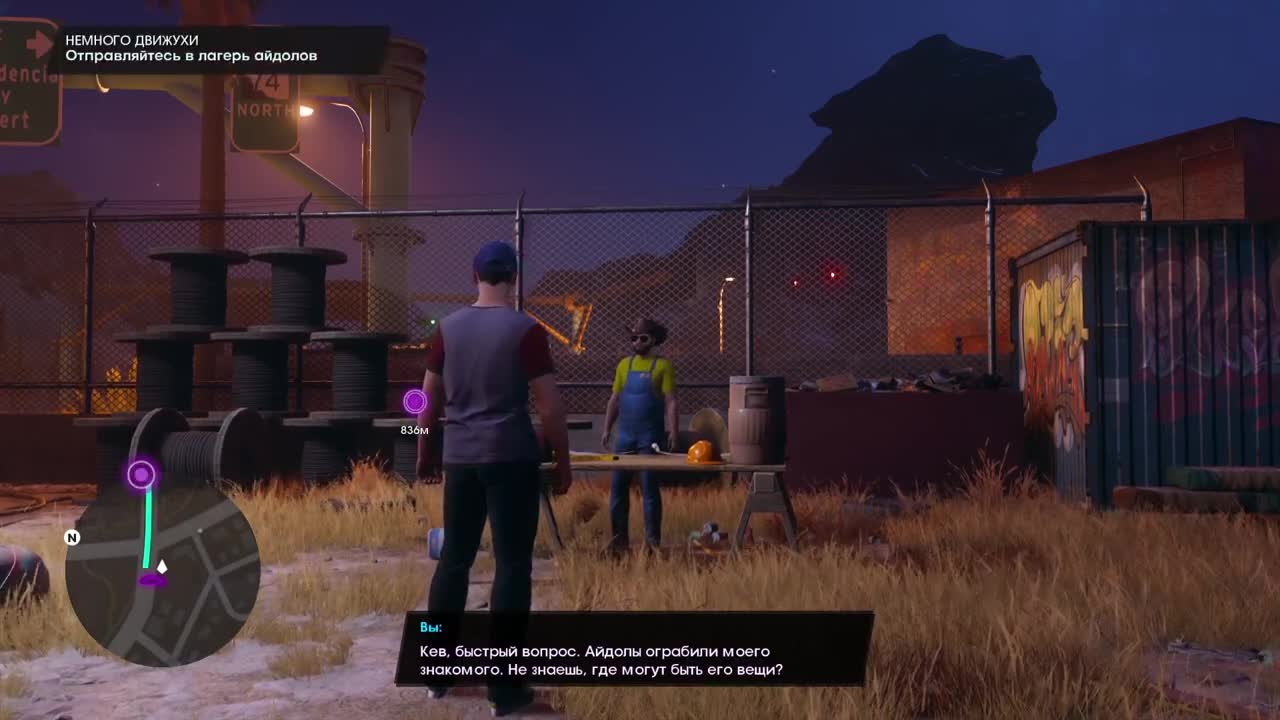The height and width of the screenshot is (720, 1280).
Task: Click the graffiti-covered shipping container
Action: click(x=1120, y=350)
